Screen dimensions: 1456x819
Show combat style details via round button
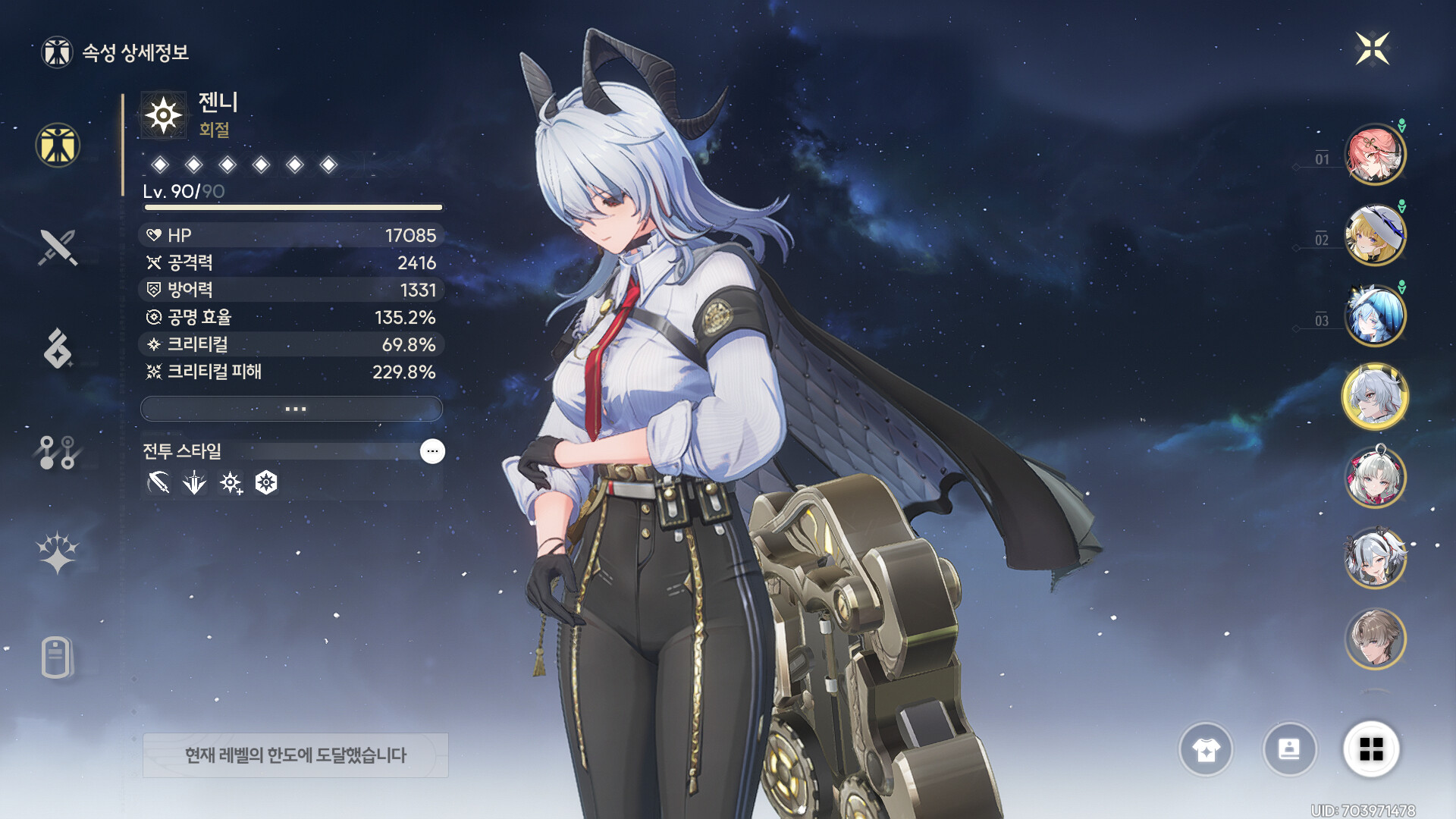[432, 451]
